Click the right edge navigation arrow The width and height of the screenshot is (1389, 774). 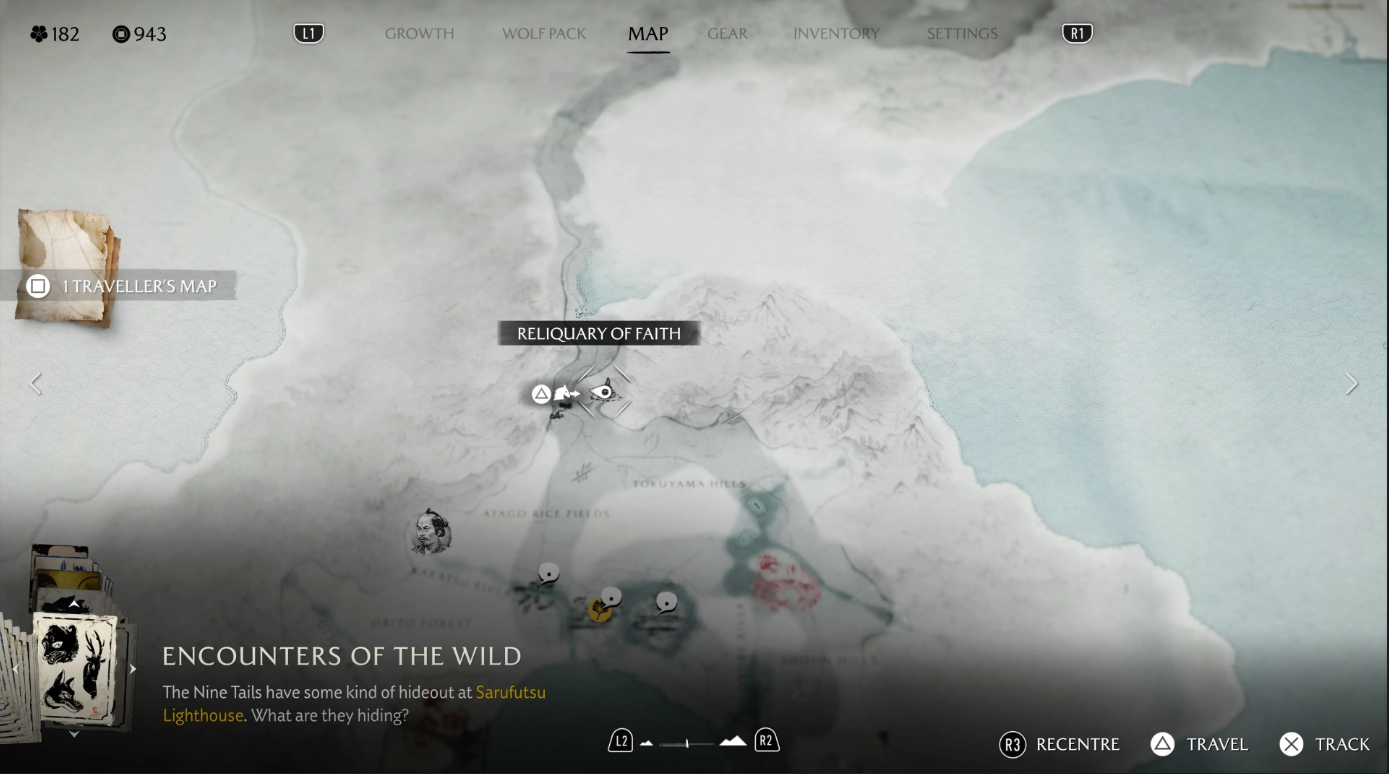pyautogui.click(x=1352, y=383)
